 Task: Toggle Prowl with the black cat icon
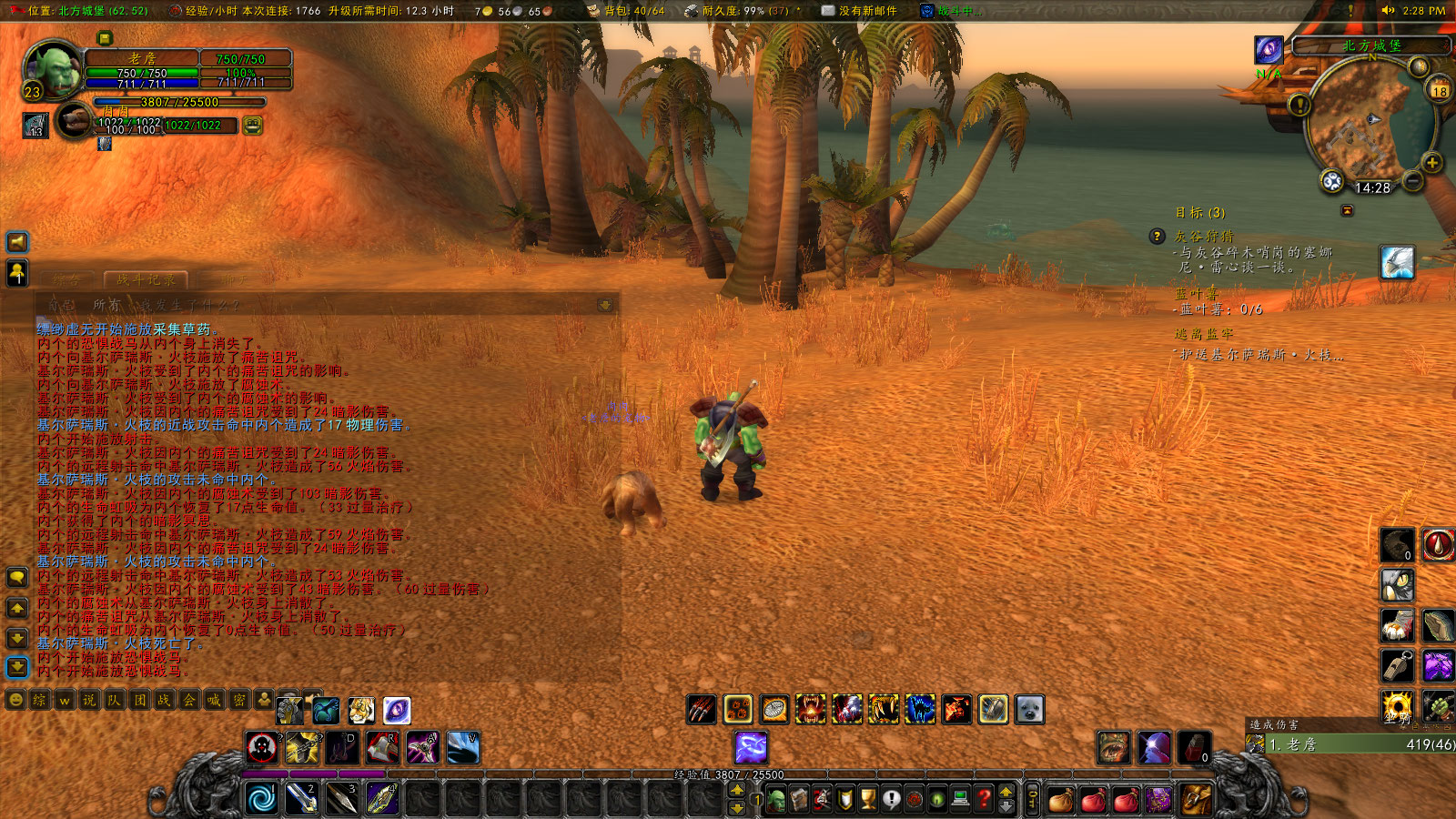(x=919, y=709)
